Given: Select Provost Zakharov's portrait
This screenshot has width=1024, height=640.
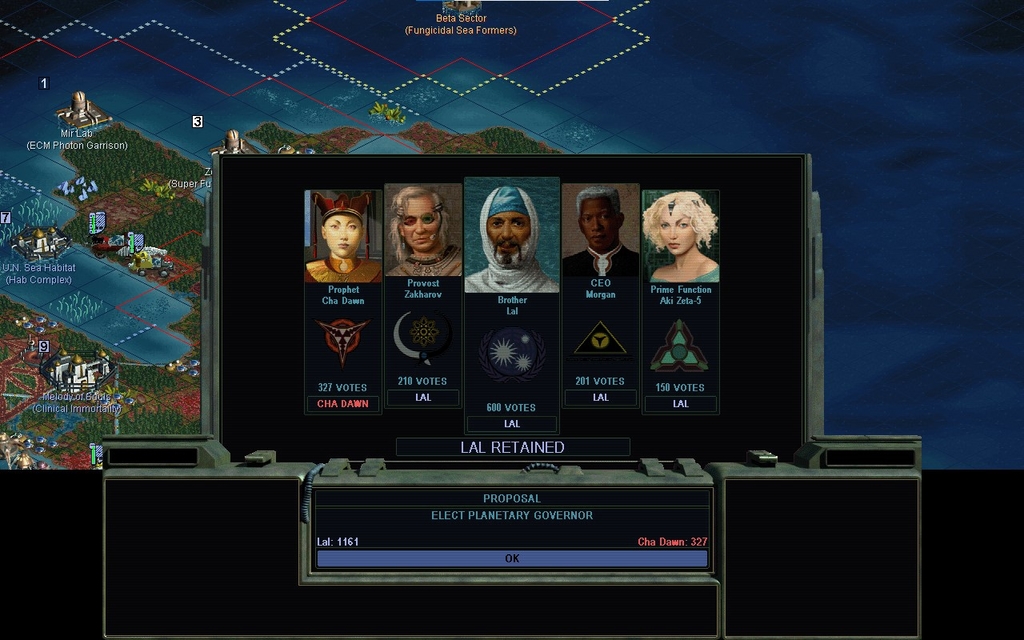Looking at the screenshot, I should pyautogui.click(x=423, y=231).
